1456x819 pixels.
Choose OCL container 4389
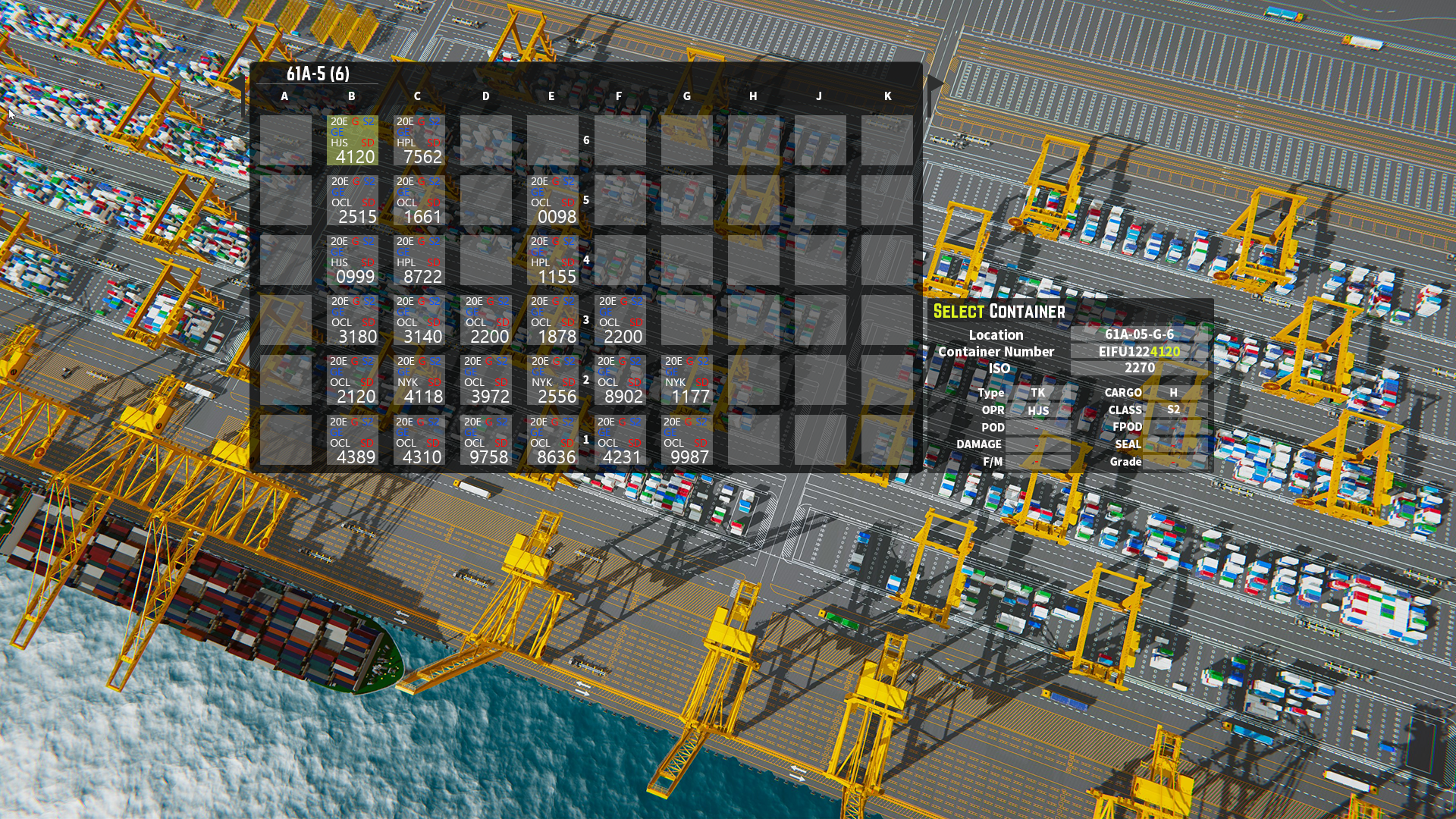[352, 441]
